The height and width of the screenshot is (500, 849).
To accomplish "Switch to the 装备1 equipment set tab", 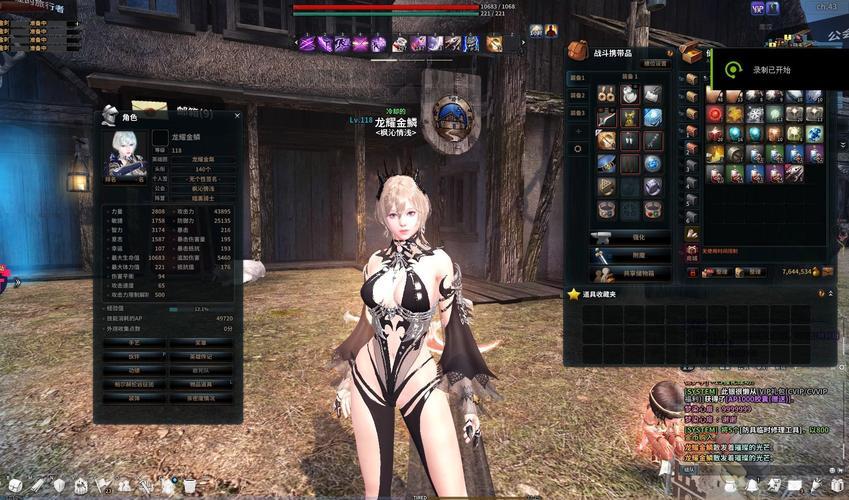I will (x=578, y=78).
